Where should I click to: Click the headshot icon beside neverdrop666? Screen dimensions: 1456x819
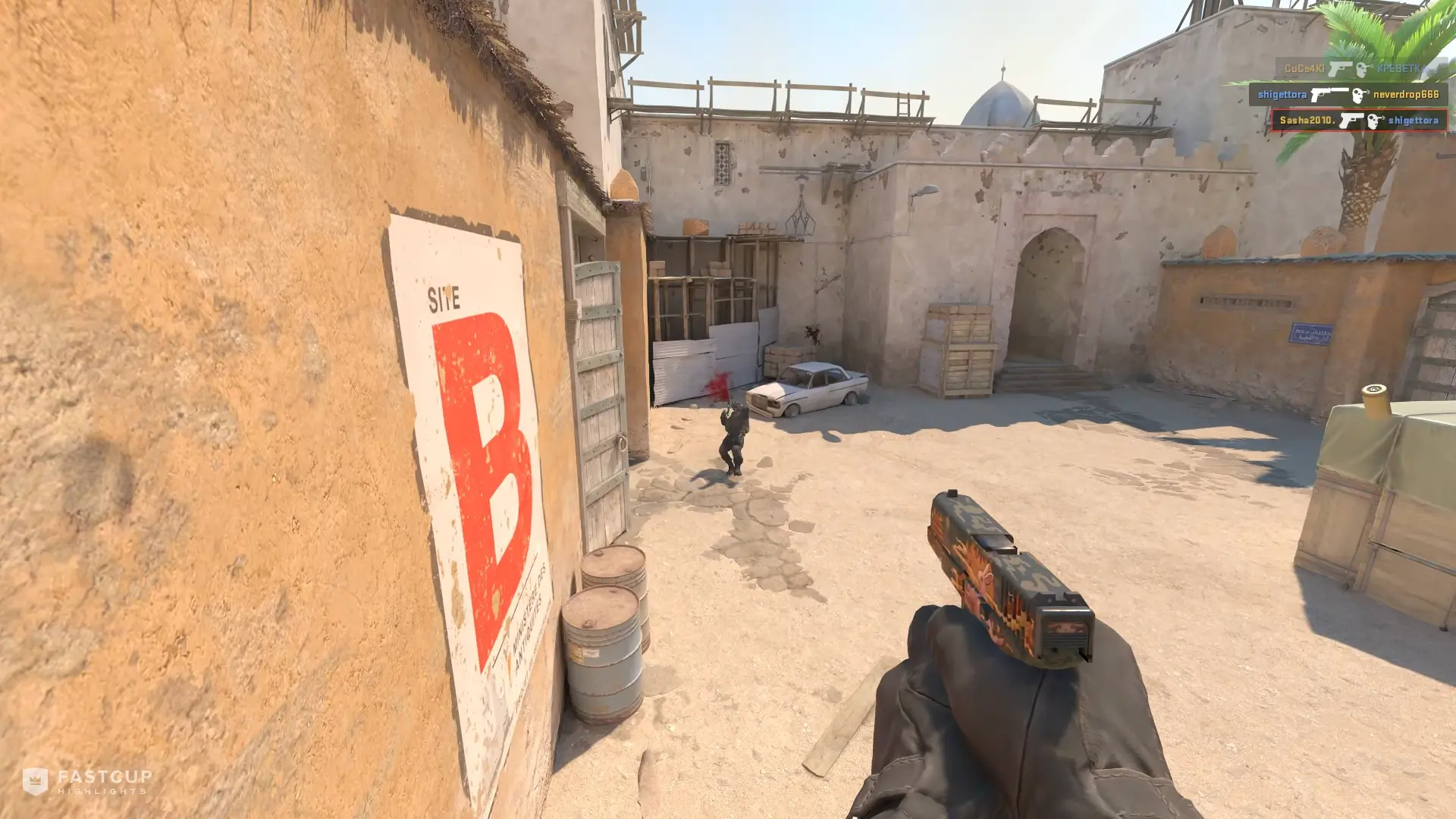[1357, 95]
